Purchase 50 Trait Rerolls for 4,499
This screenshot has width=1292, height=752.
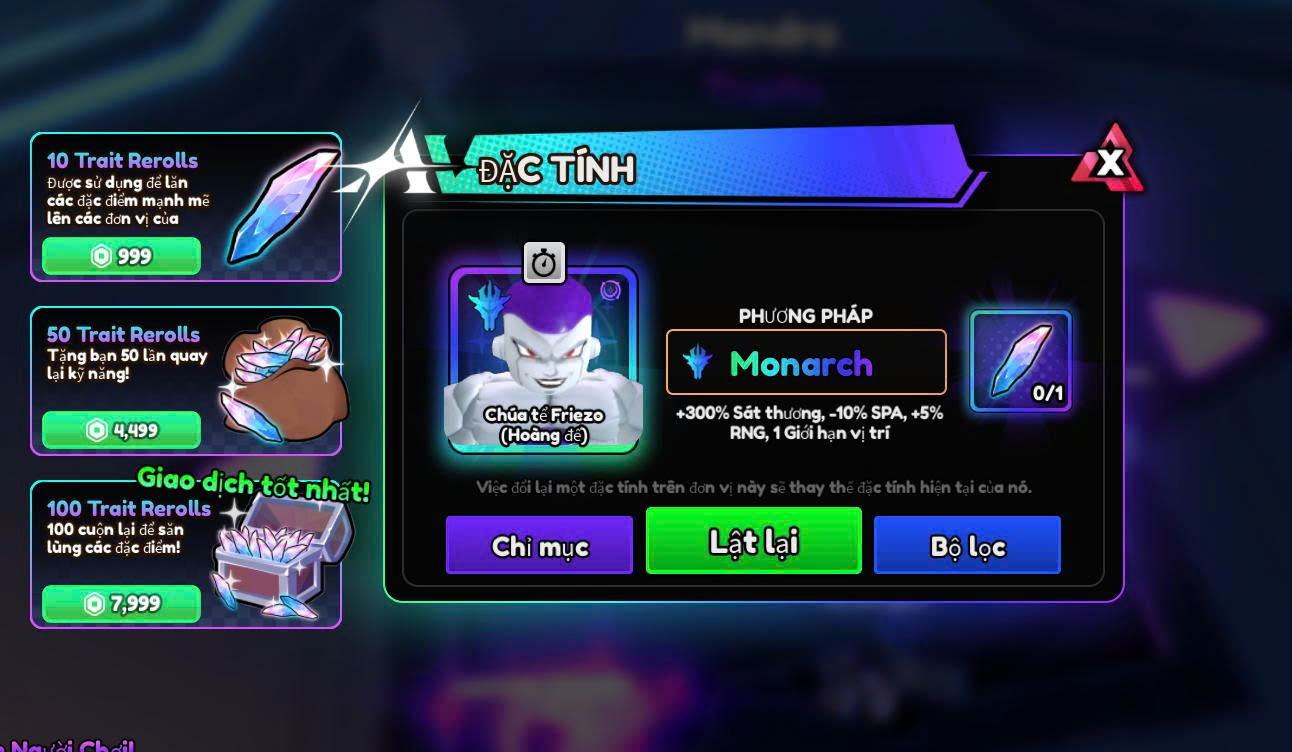[121, 430]
